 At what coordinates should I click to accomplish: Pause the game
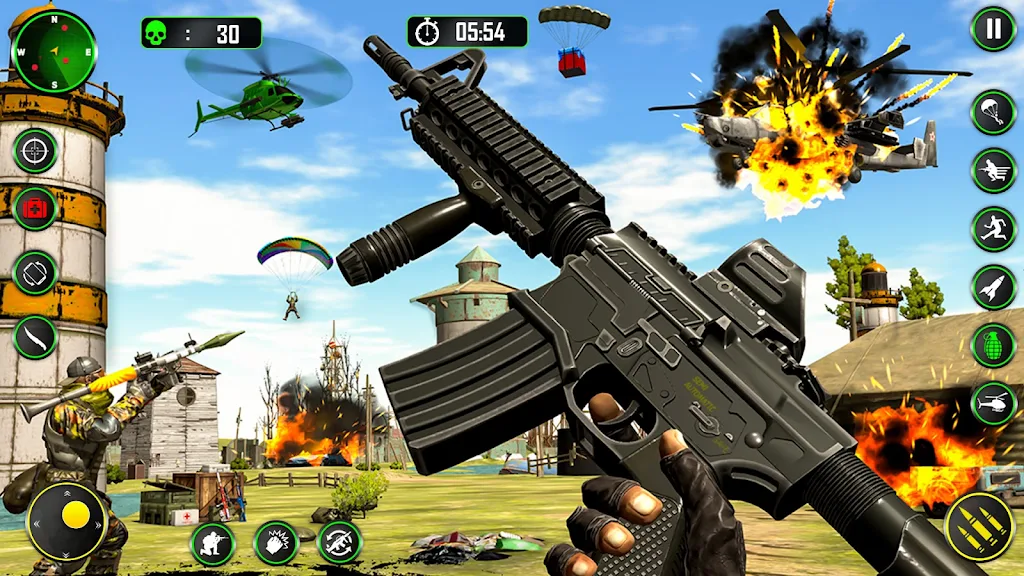pyautogui.click(x=993, y=29)
